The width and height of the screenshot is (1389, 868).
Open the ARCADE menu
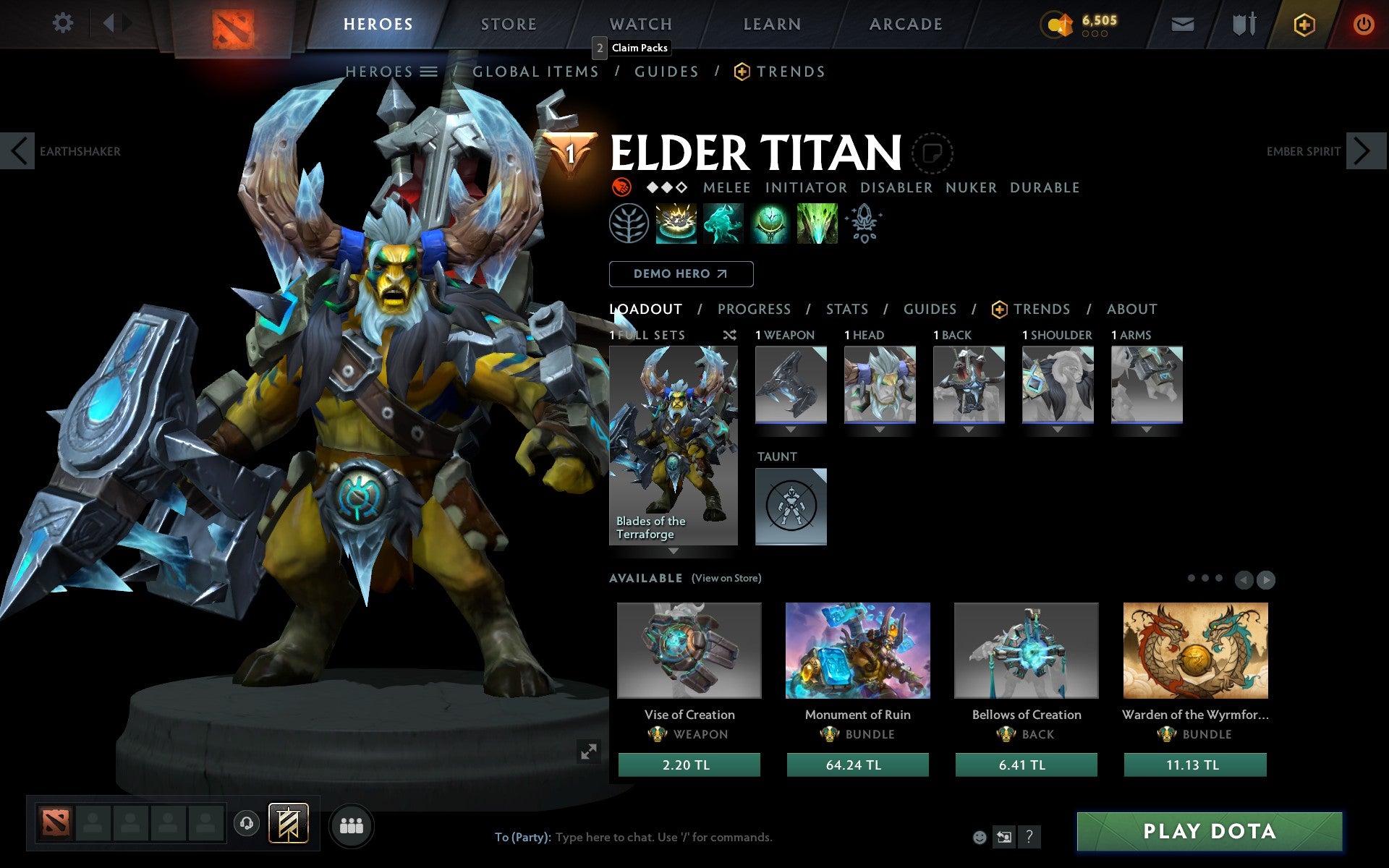point(905,23)
